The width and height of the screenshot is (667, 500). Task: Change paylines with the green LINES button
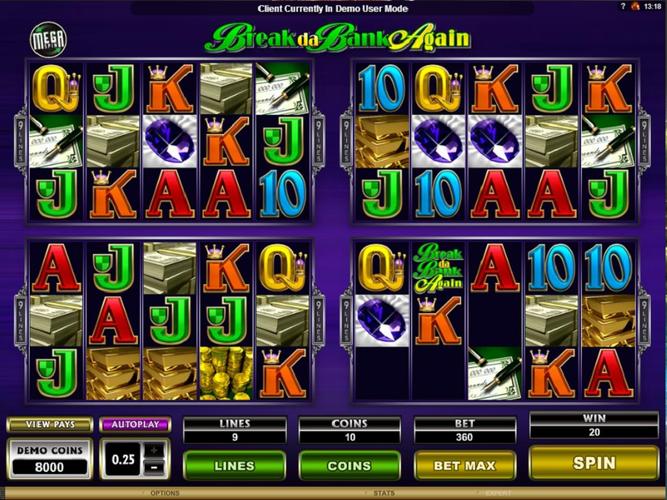coord(233,465)
